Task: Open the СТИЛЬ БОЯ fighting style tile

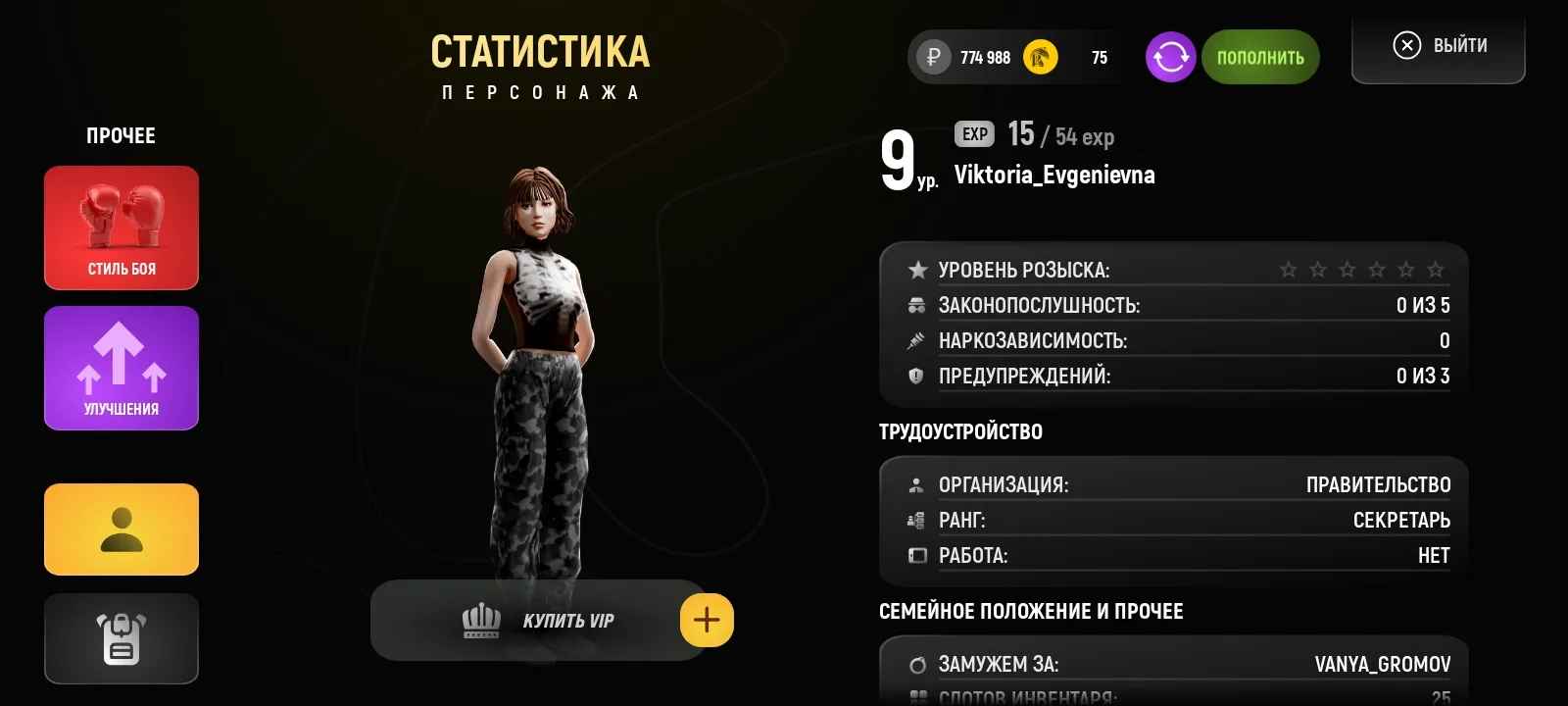Action: 122,227
